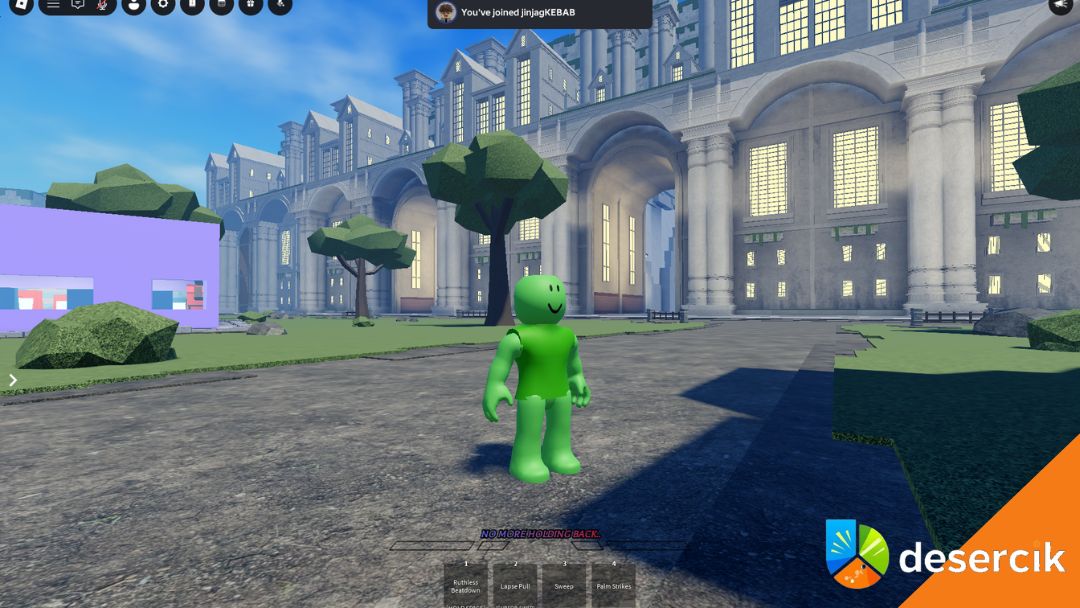Open the player avatar silhouette button
1080x608 pixels.
(x=134, y=5)
